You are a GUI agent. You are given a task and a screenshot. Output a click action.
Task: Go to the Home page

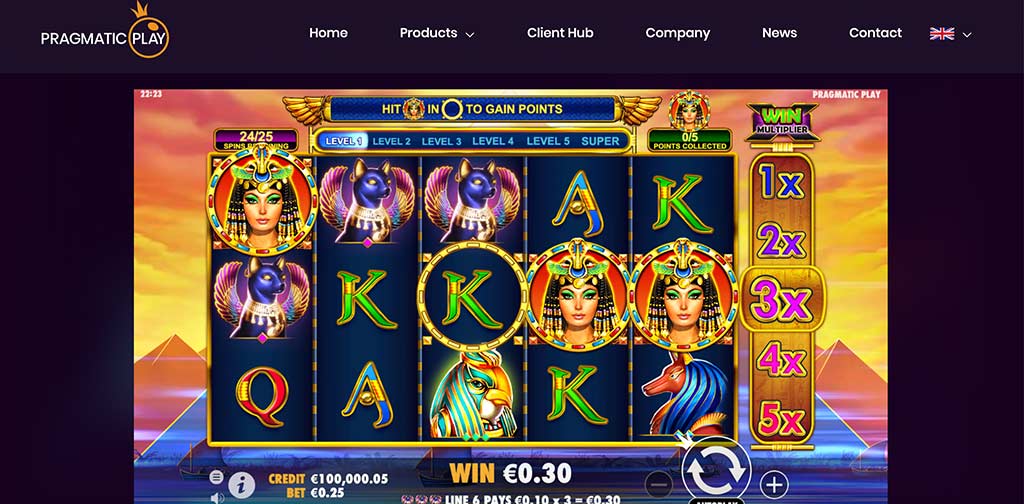[x=328, y=33]
